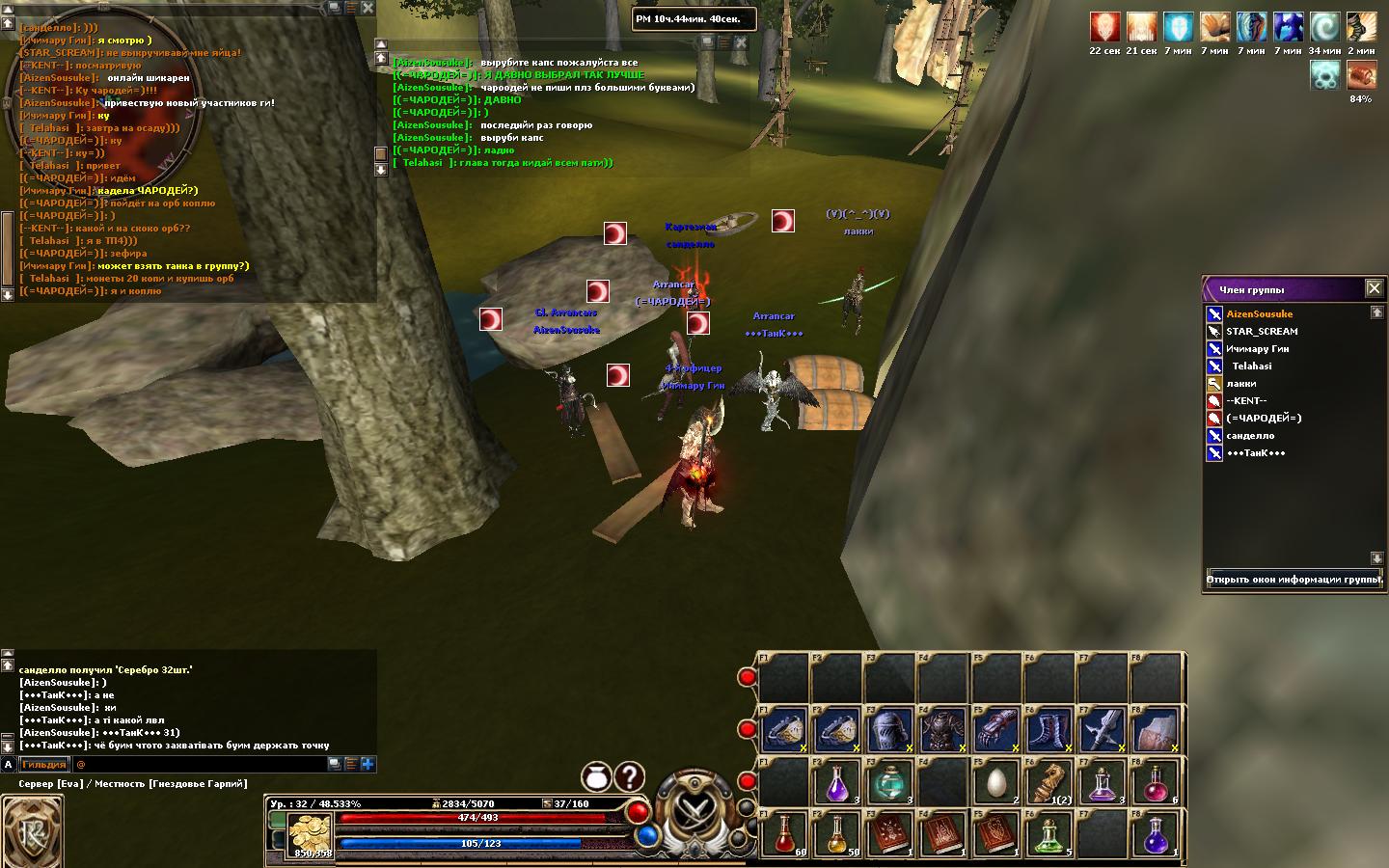Select --KENT-- in the group list
This screenshot has height=868, width=1389.
pos(1246,401)
